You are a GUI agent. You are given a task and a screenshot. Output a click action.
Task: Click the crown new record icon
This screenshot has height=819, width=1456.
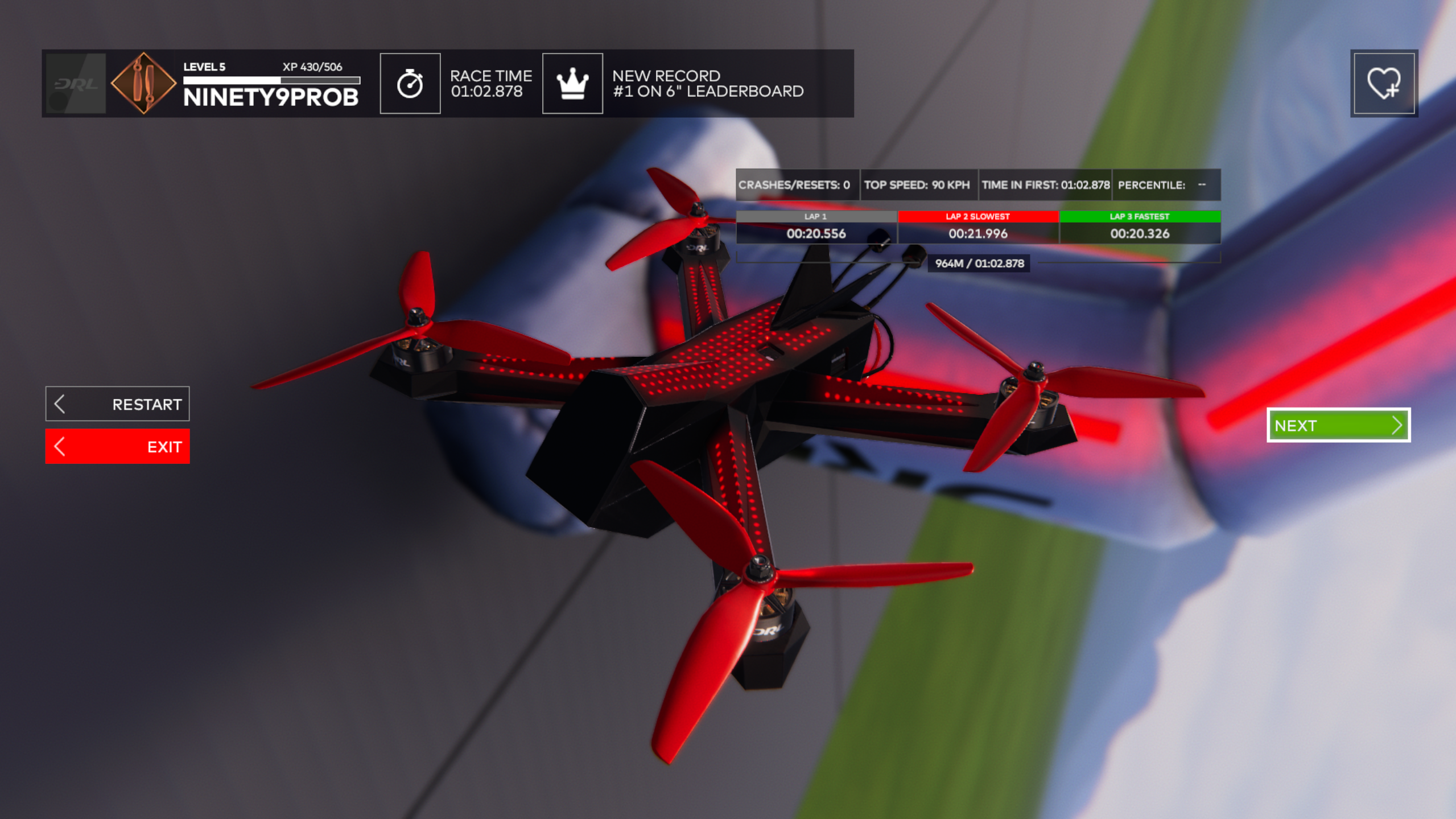coord(572,84)
